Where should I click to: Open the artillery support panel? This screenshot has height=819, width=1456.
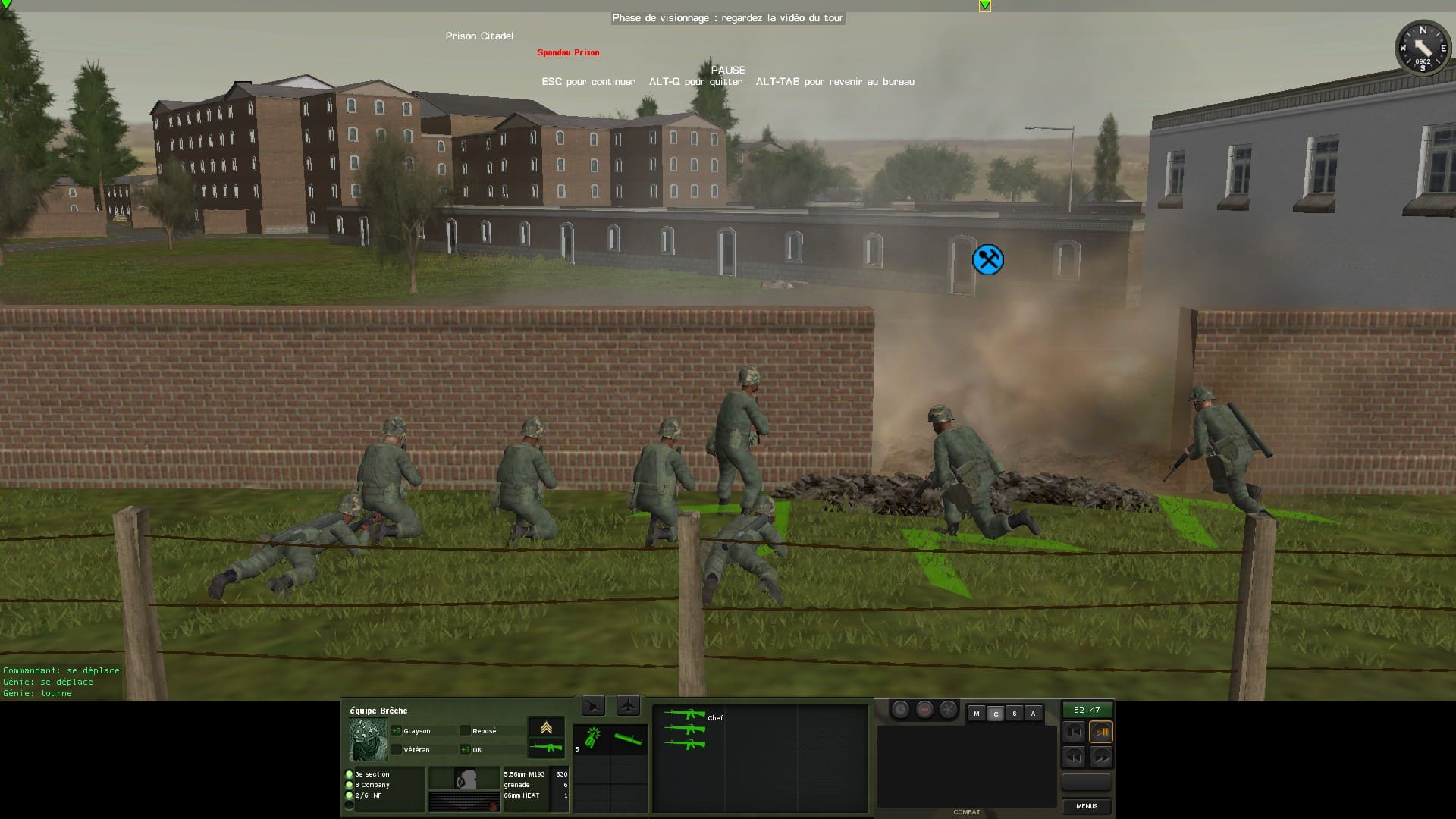pos(593,706)
